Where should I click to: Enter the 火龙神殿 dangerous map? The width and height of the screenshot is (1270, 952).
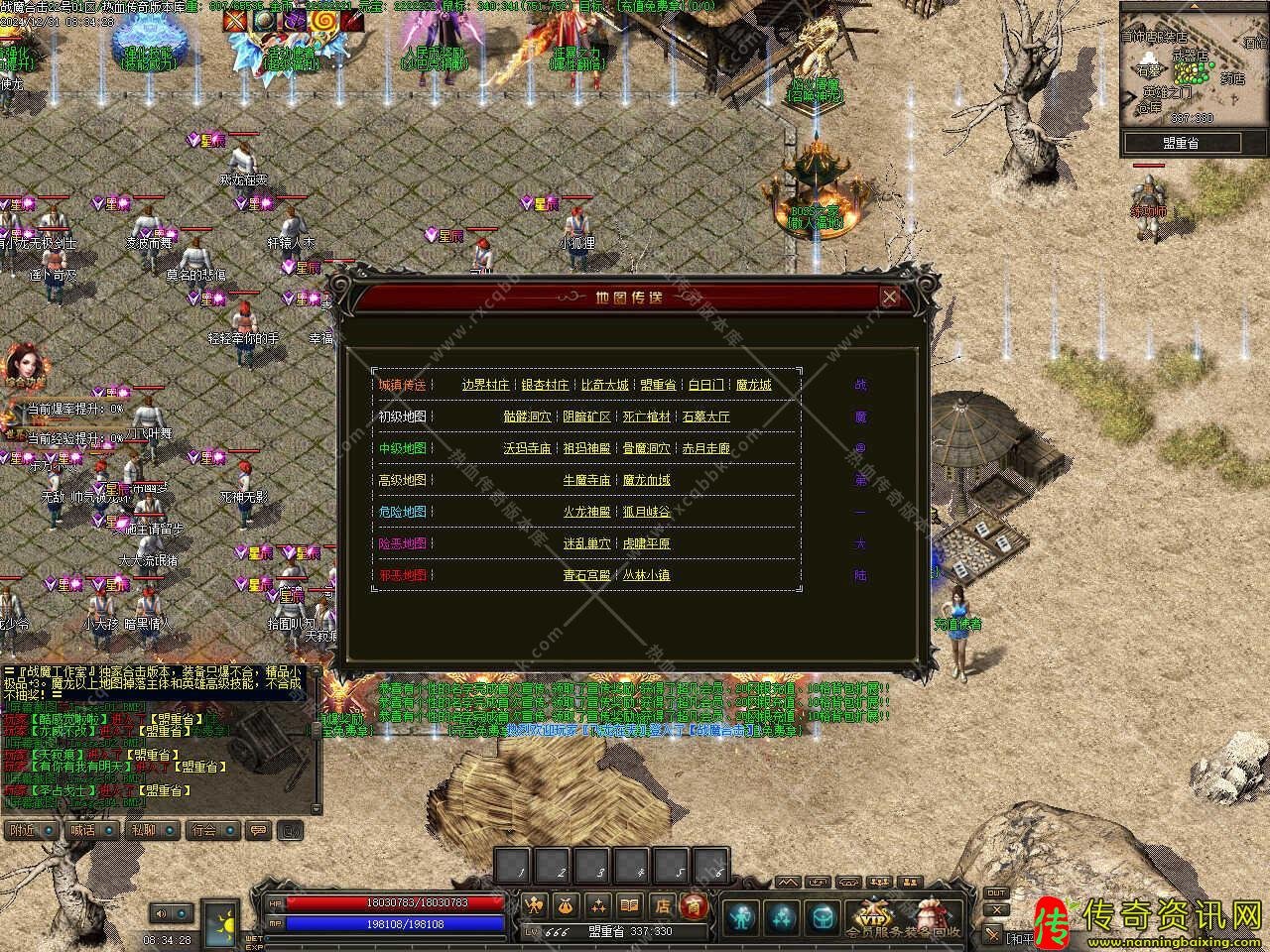586,512
